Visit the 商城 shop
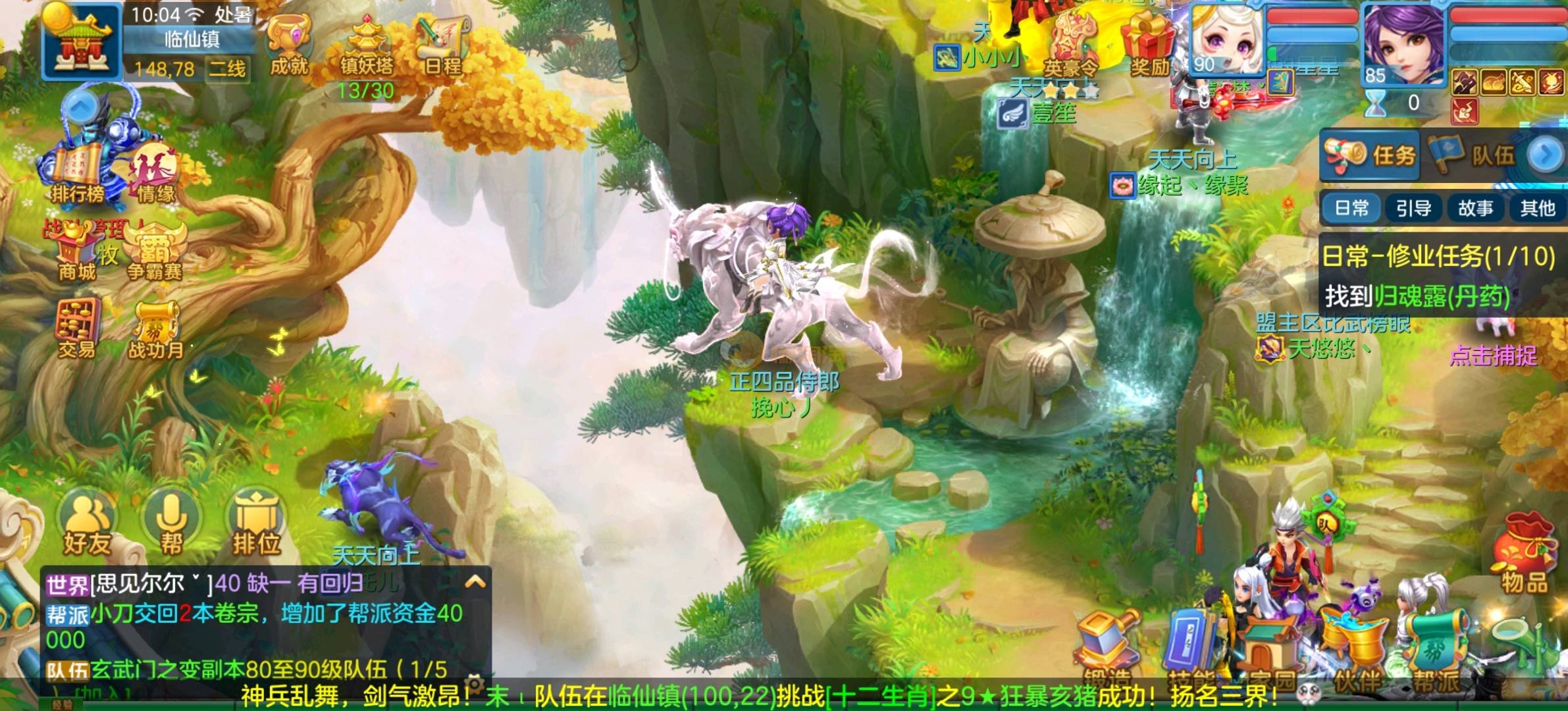1568x711 pixels. pyautogui.click(x=77, y=253)
